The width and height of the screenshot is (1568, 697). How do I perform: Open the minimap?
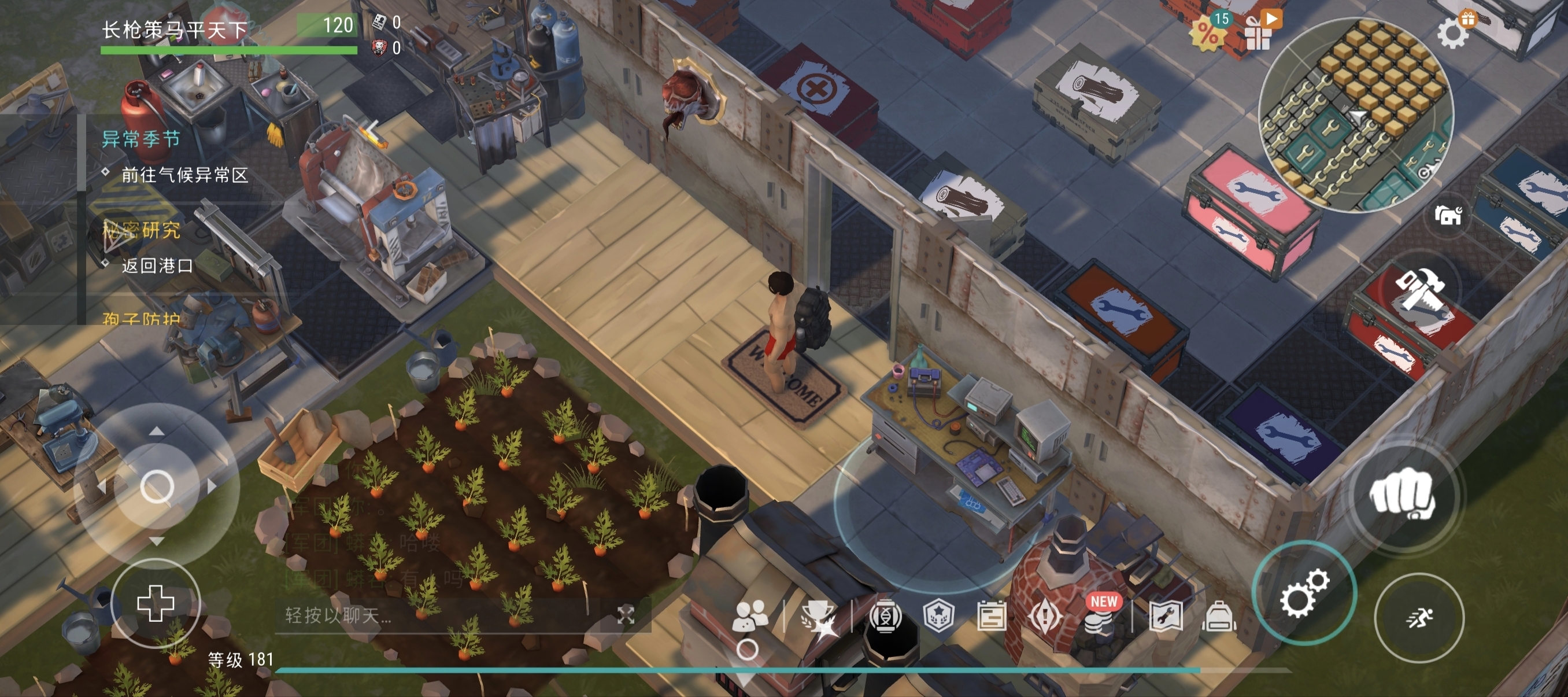[1356, 115]
